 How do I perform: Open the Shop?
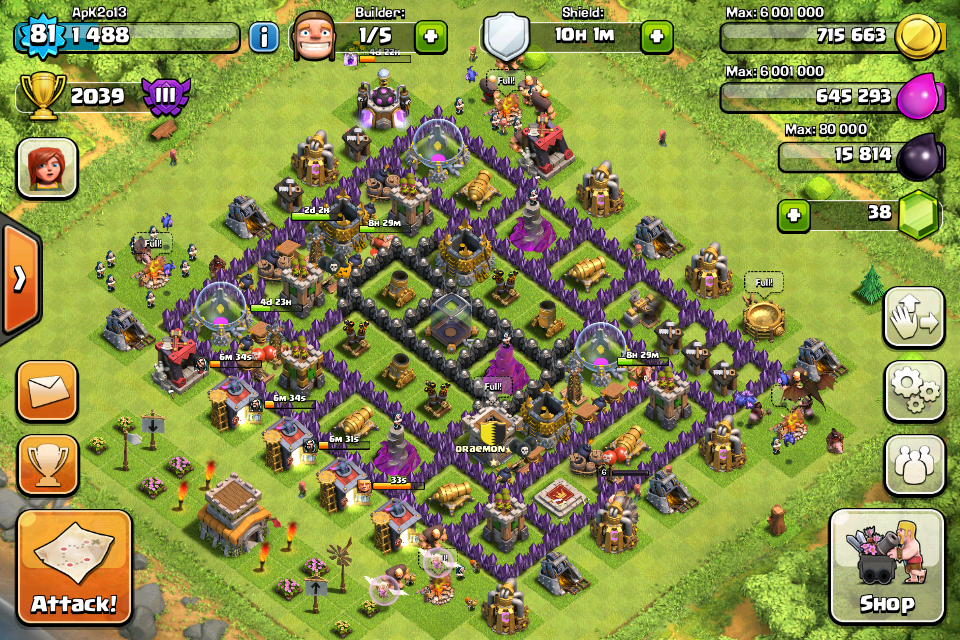[886, 567]
